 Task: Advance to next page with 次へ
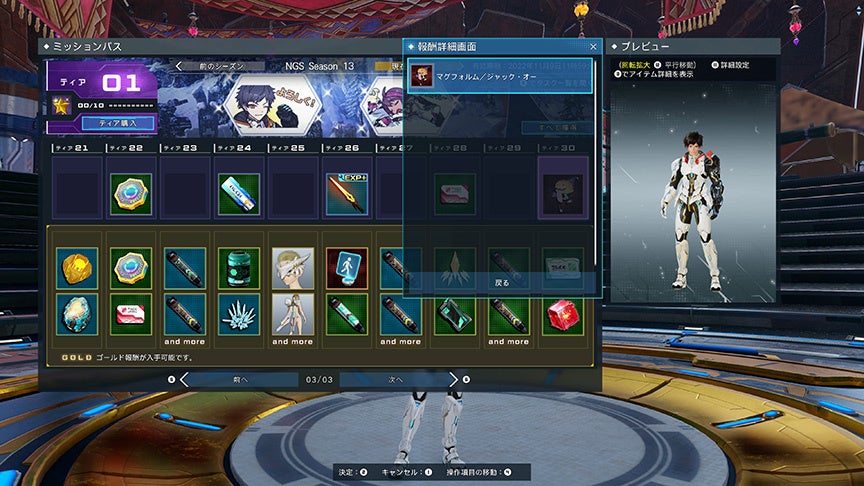coord(396,380)
